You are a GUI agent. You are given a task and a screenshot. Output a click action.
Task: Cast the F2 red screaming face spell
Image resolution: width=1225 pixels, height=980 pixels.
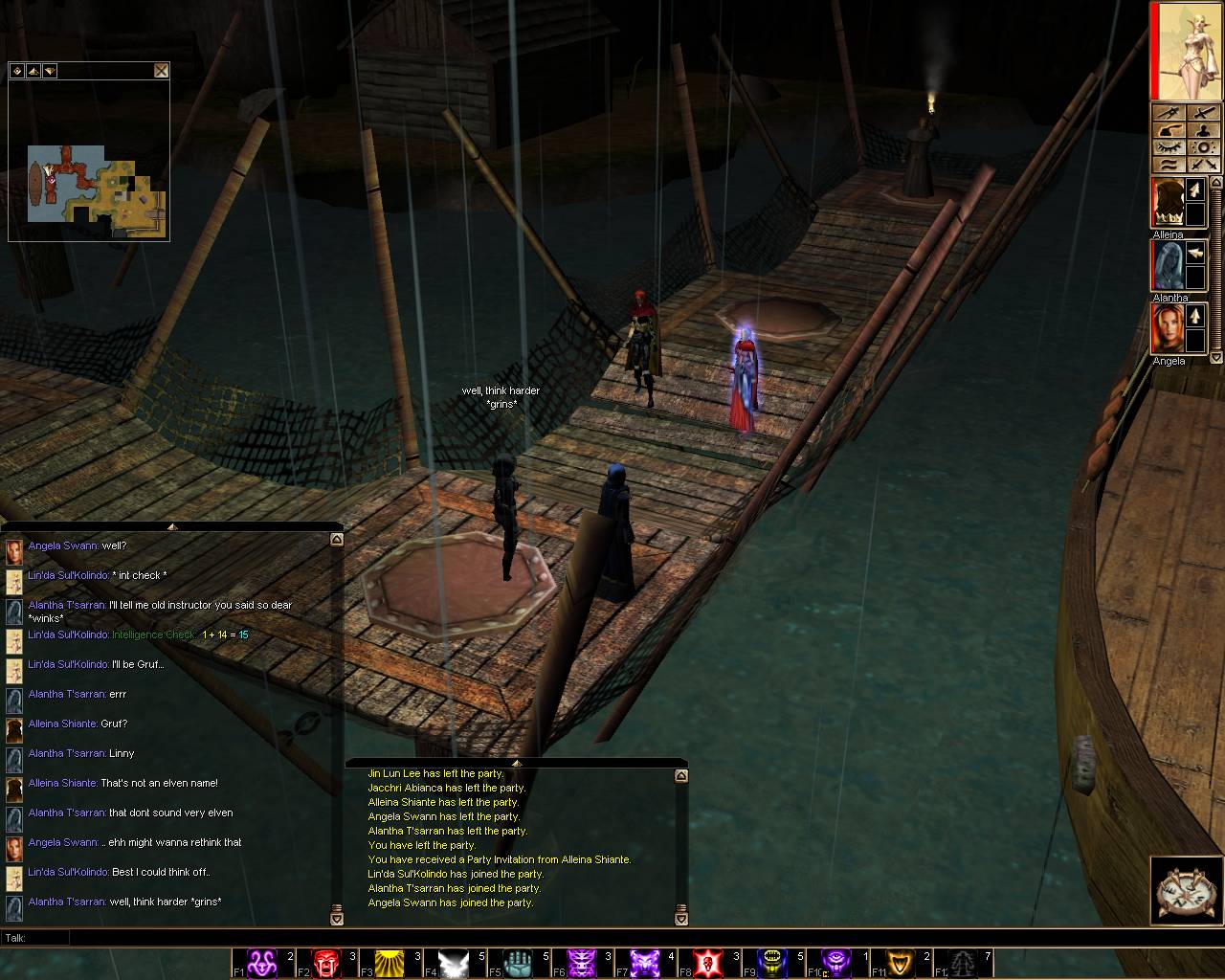pyautogui.click(x=326, y=962)
